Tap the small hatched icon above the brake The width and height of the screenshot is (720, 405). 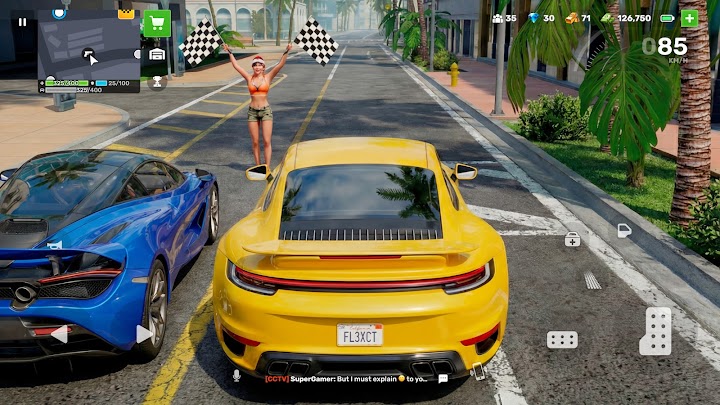point(592,281)
